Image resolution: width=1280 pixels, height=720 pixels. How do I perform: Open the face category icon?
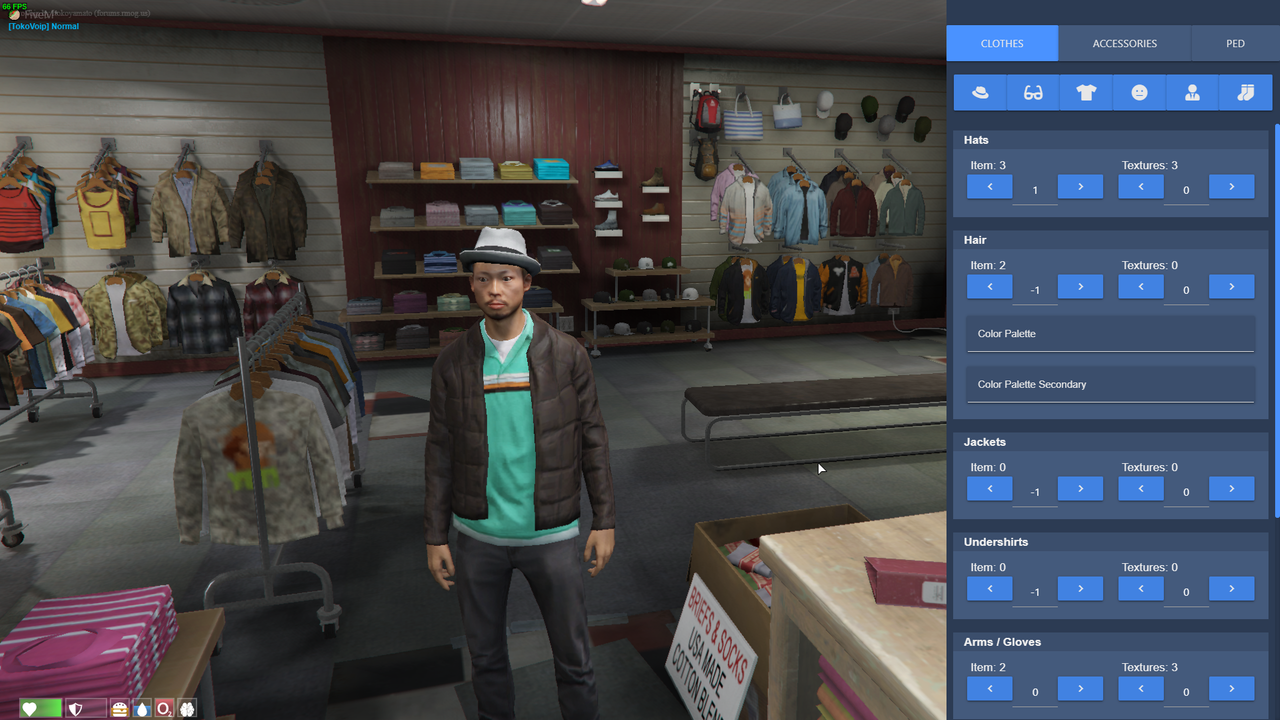tap(1139, 93)
